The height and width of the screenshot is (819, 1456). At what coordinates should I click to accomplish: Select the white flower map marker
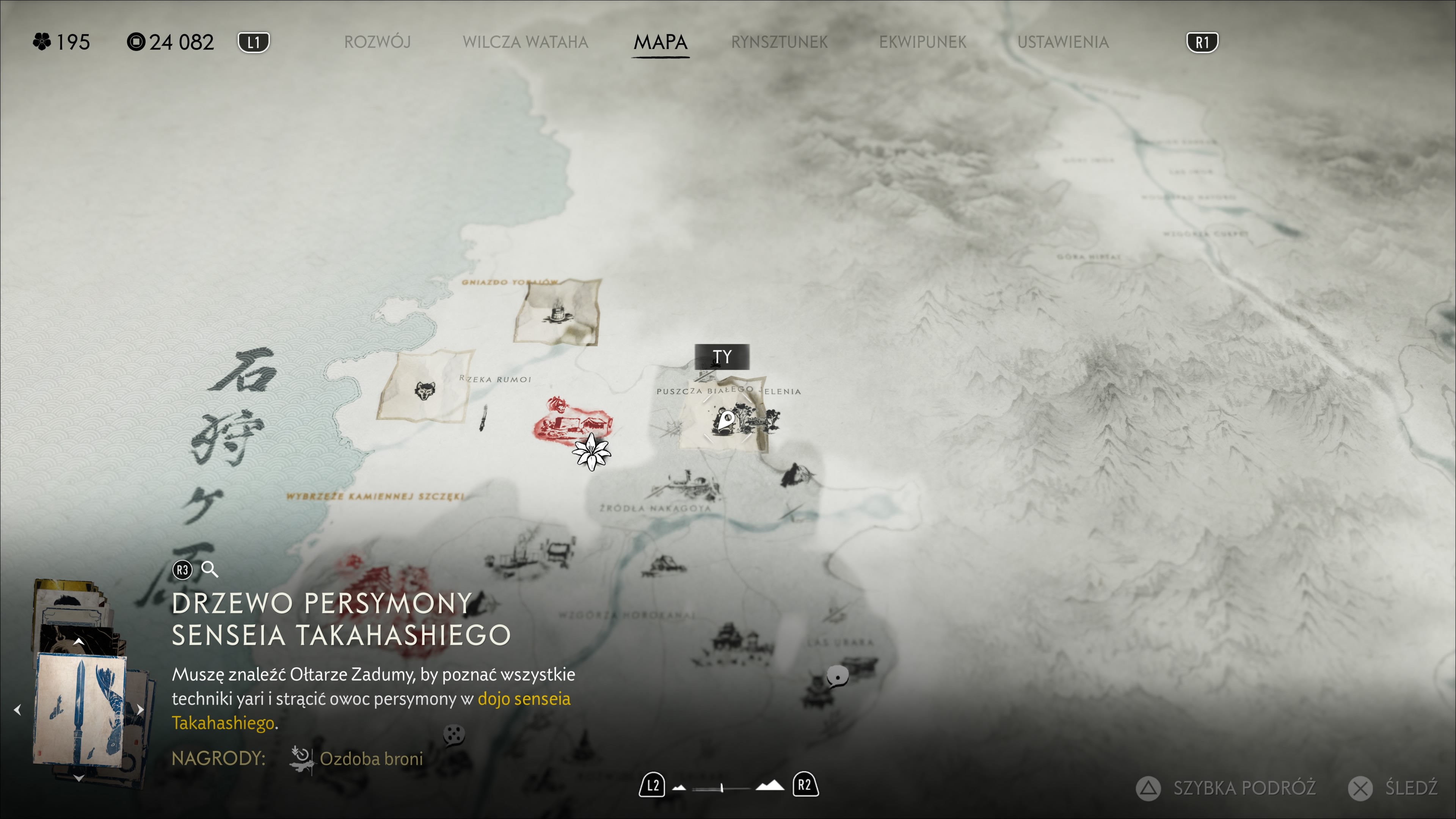tap(591, 452)
